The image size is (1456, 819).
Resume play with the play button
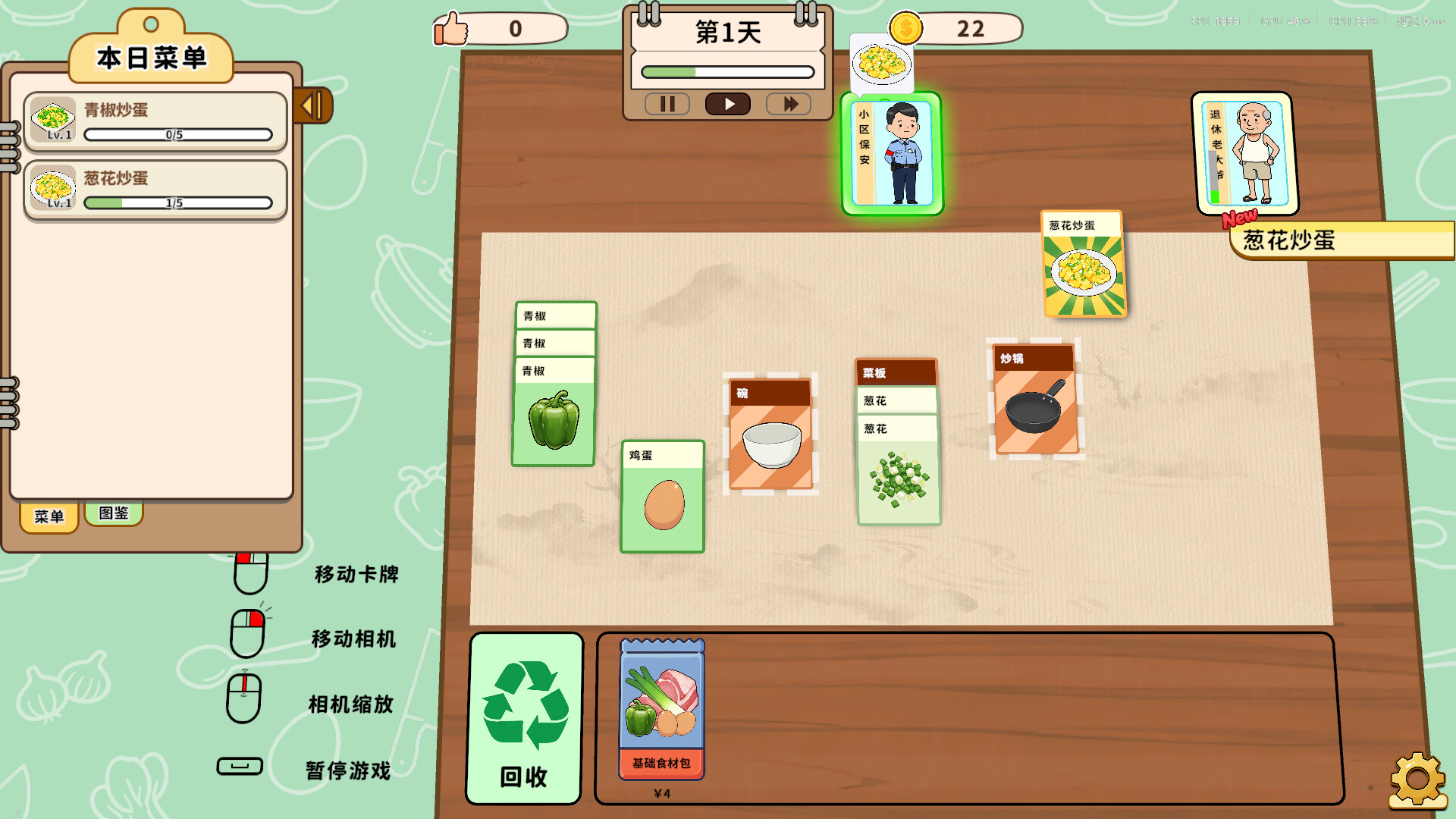(727, 104)
